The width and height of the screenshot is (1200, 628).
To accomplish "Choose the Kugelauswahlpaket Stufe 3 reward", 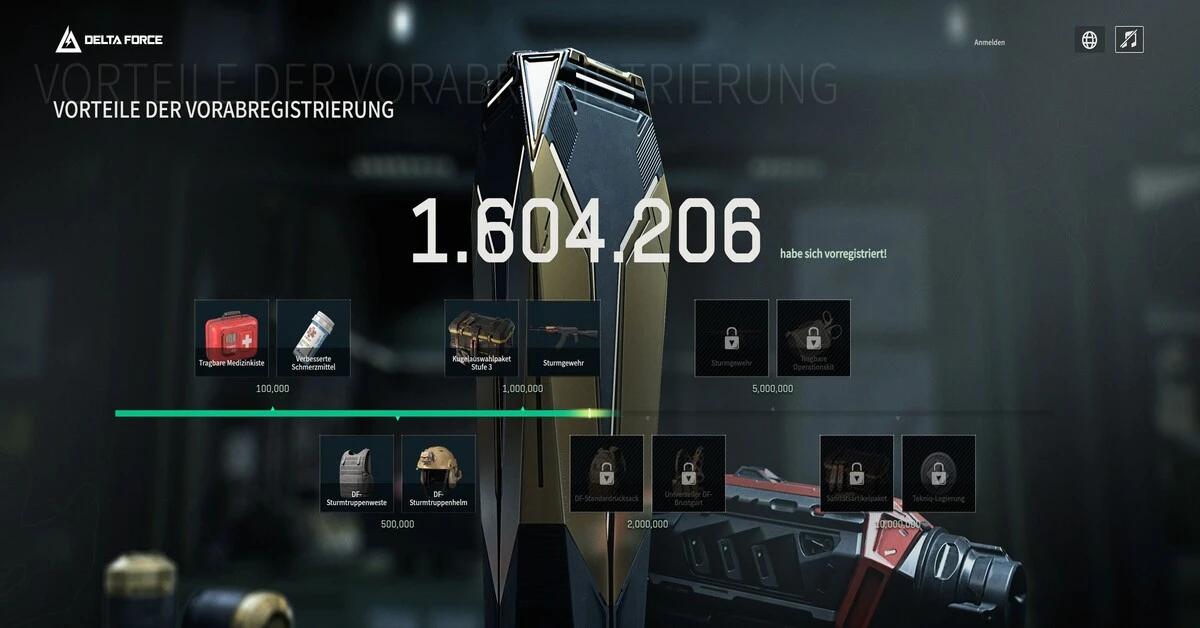I will (482, 338).
